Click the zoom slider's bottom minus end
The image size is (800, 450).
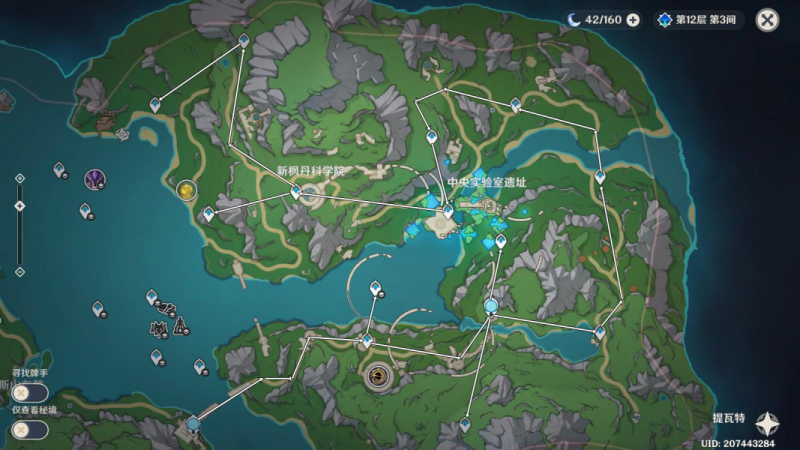(x=19, y=270)
